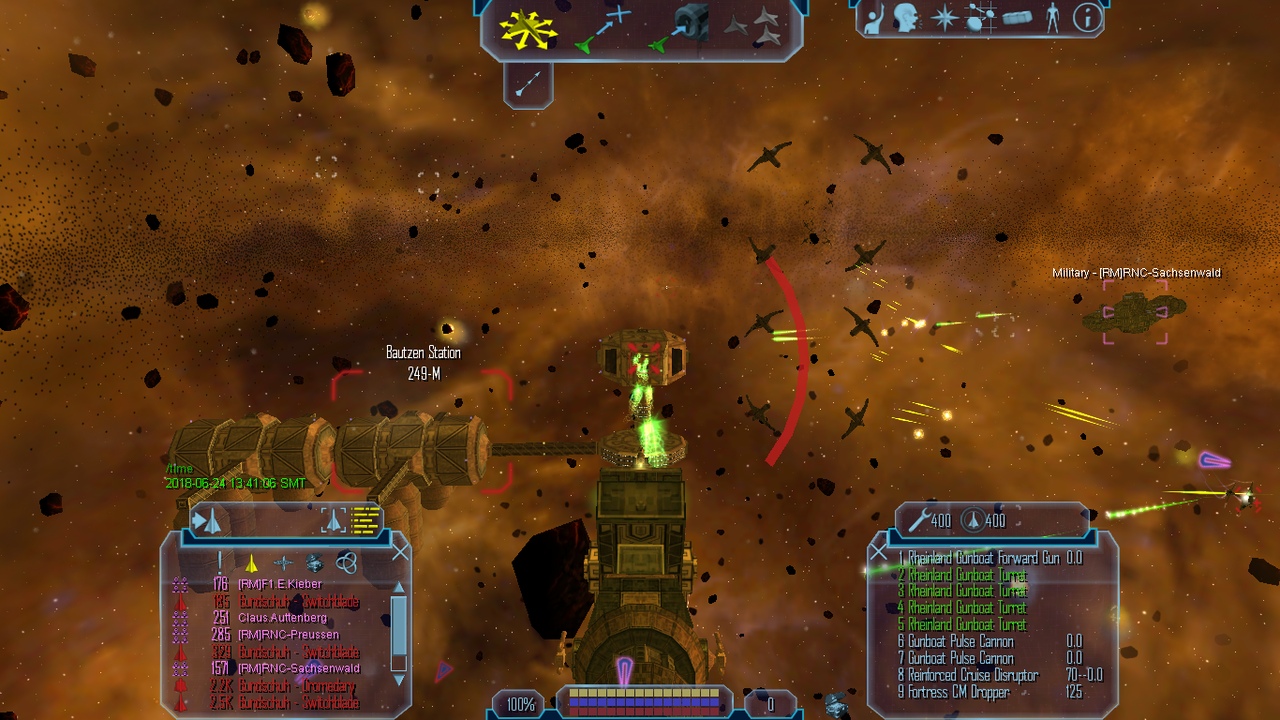1280x720 pixels.
Task: Open the neural net head icon
Action: point(908,18)
